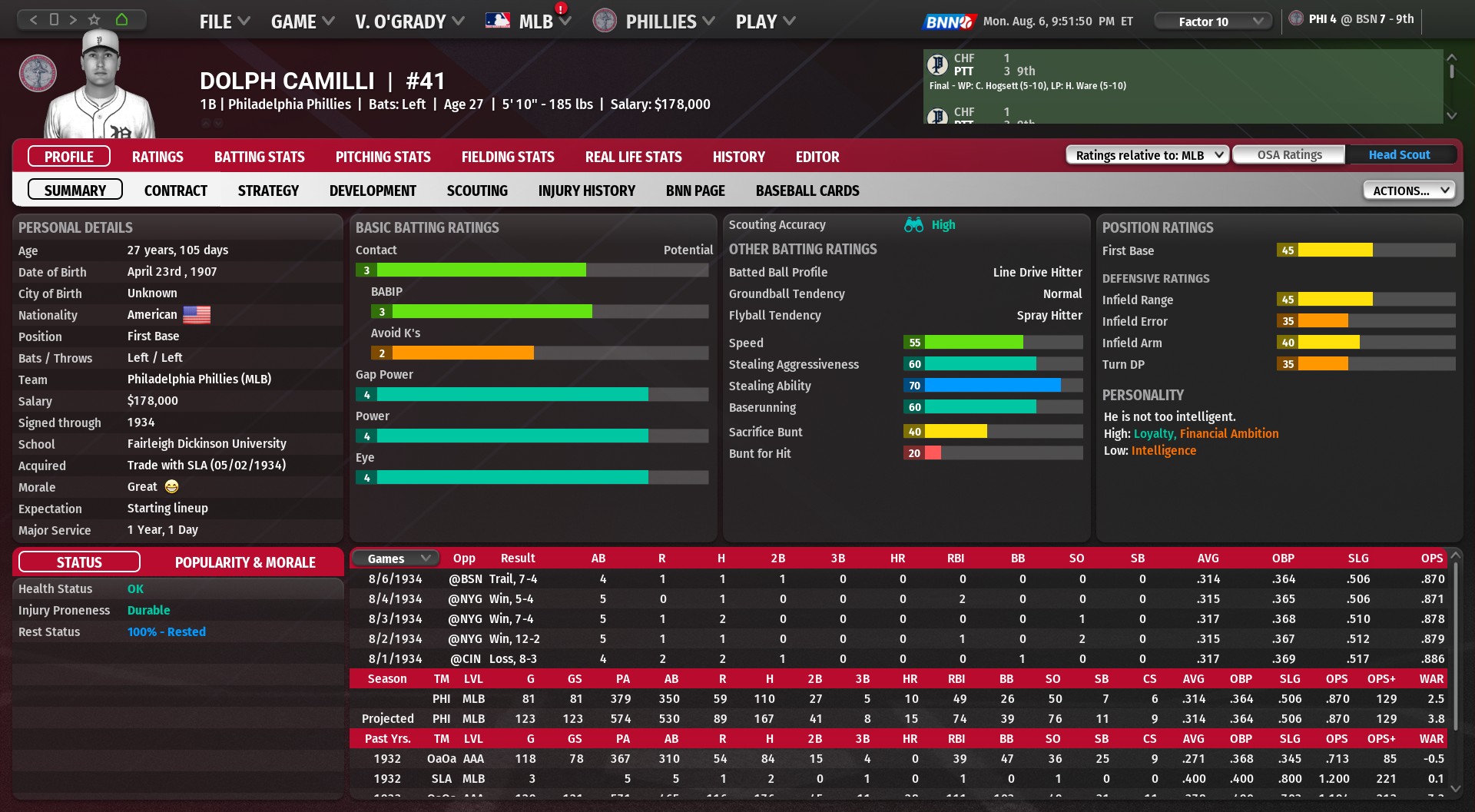Open the PLAY menu
Screen dimensions: 1475x812
(x=764, y=22)
